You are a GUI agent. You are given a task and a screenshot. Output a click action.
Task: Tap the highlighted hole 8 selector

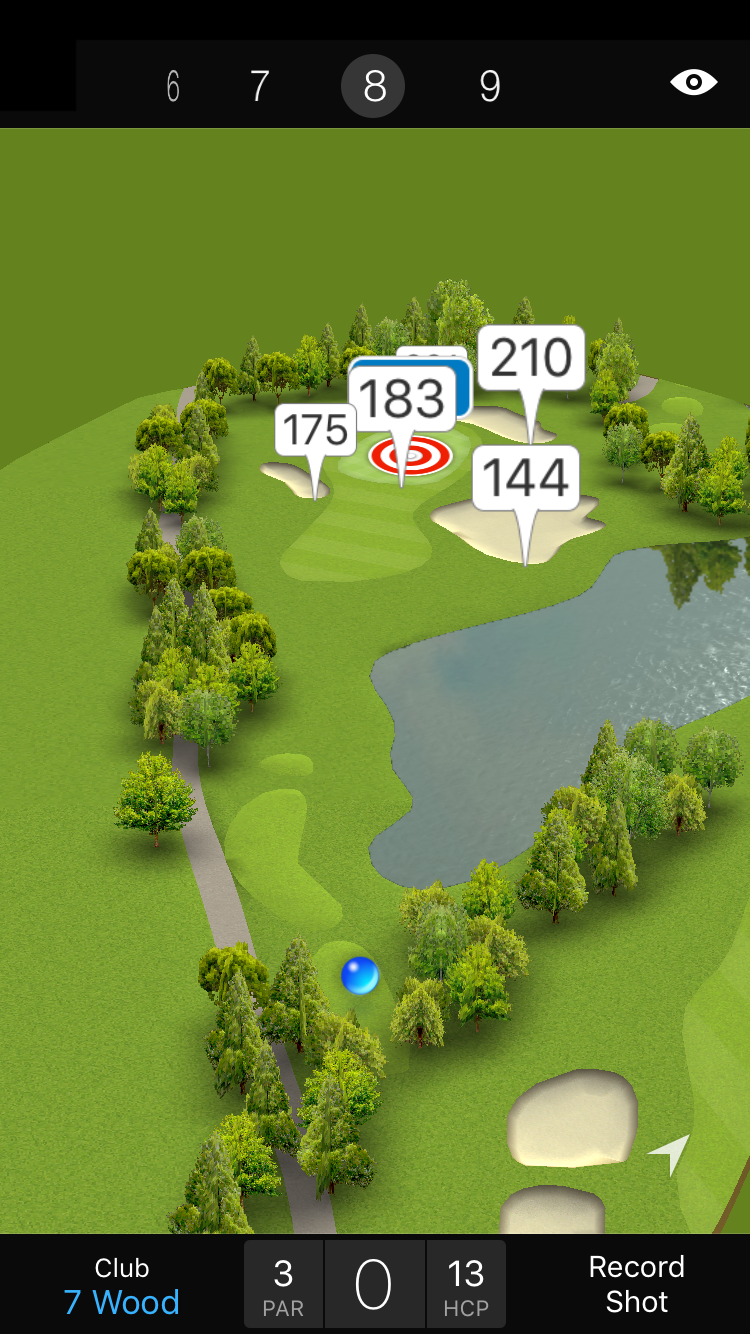(373, 86)
